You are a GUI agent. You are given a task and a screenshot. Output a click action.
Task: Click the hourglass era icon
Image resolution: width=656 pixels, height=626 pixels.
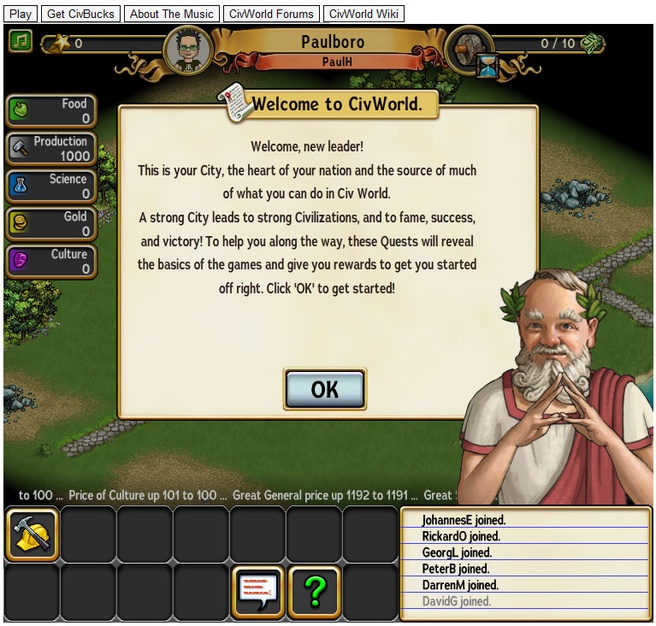point(487,68)
